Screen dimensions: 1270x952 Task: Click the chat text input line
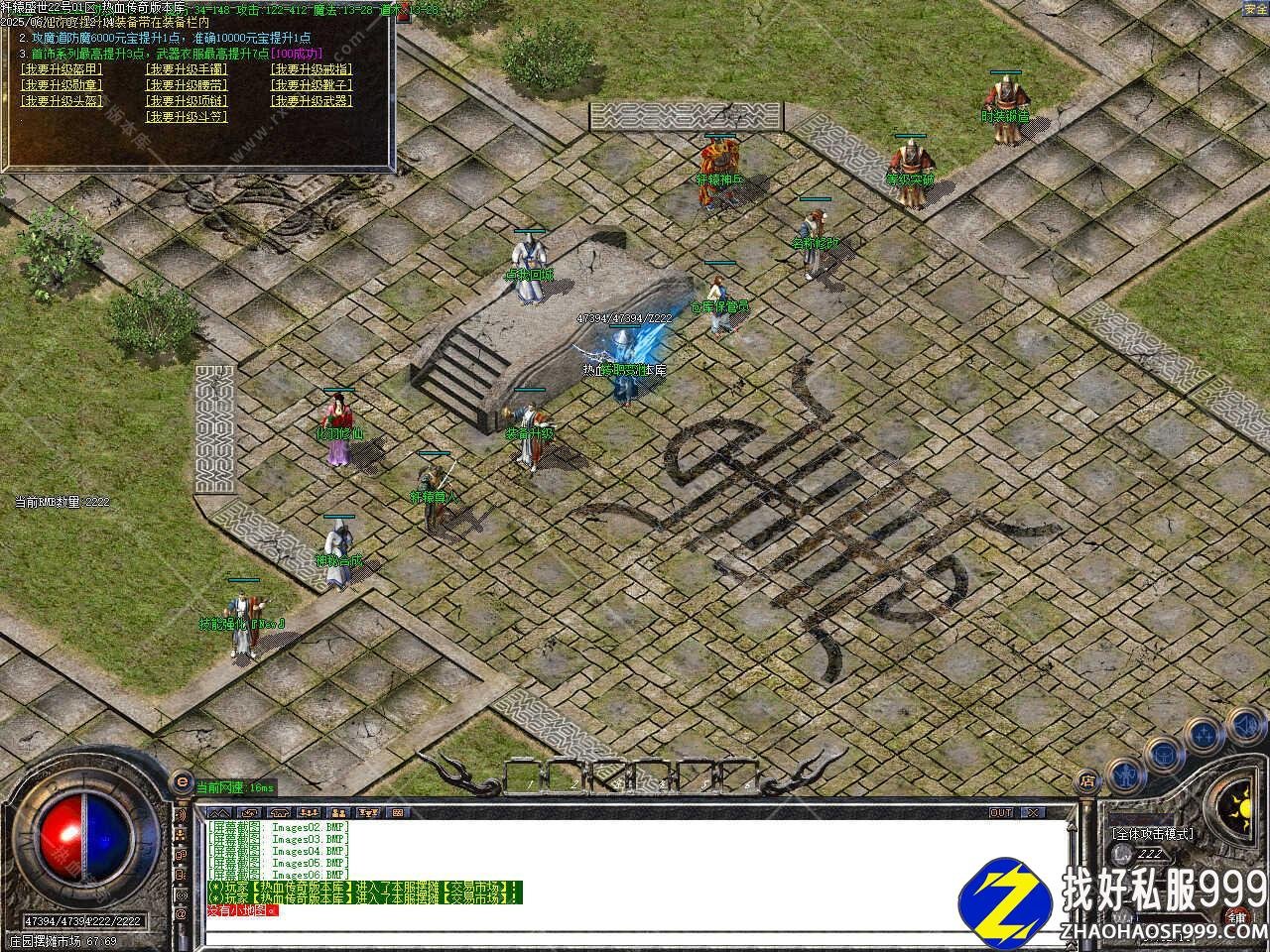click(635, 937)
